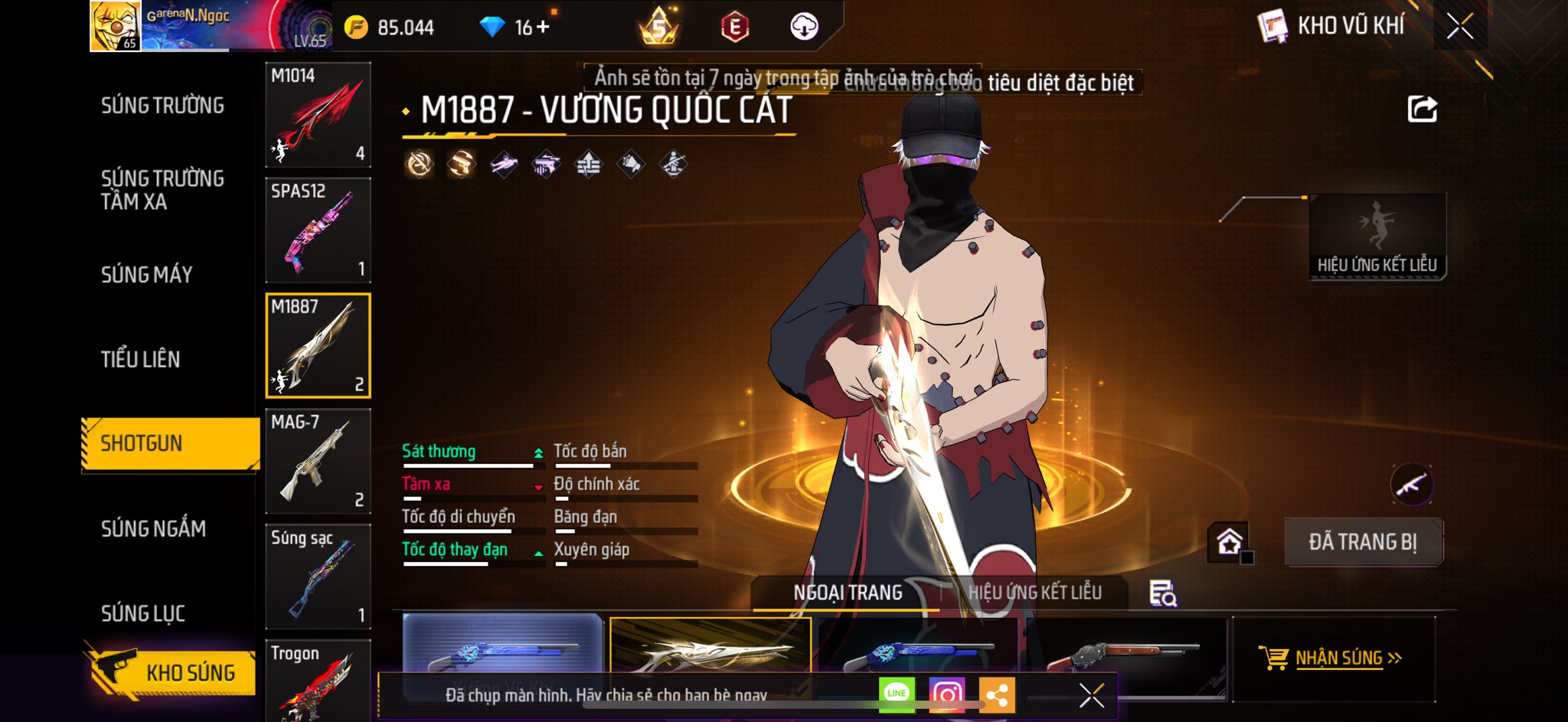Close the weapon armory screen
This screenshot has height=722, width=1568.
point(1459,27)
